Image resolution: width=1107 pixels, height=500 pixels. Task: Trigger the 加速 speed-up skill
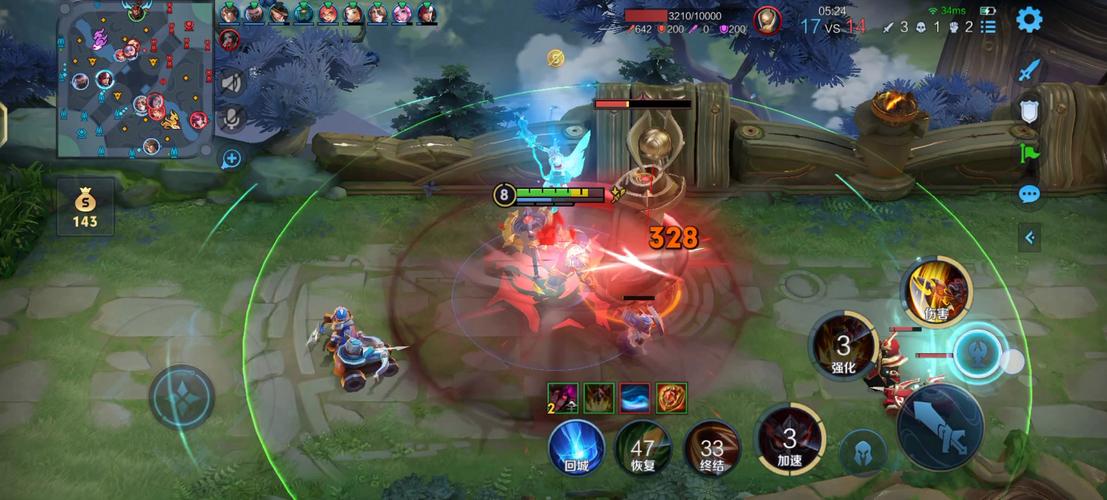[x=789, y=439]
